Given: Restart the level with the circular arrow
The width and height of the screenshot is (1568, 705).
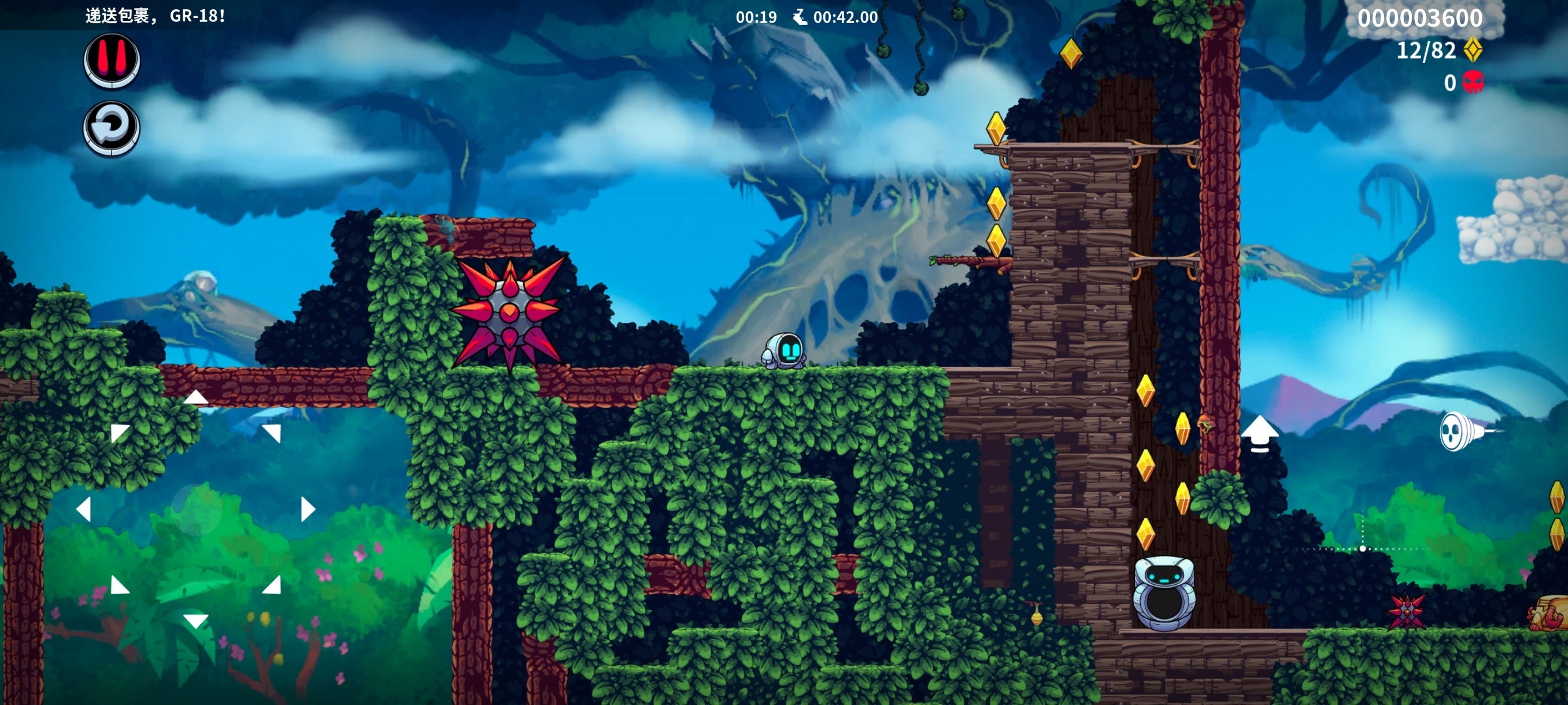Looking at the screenshot, I should point(112,128).
